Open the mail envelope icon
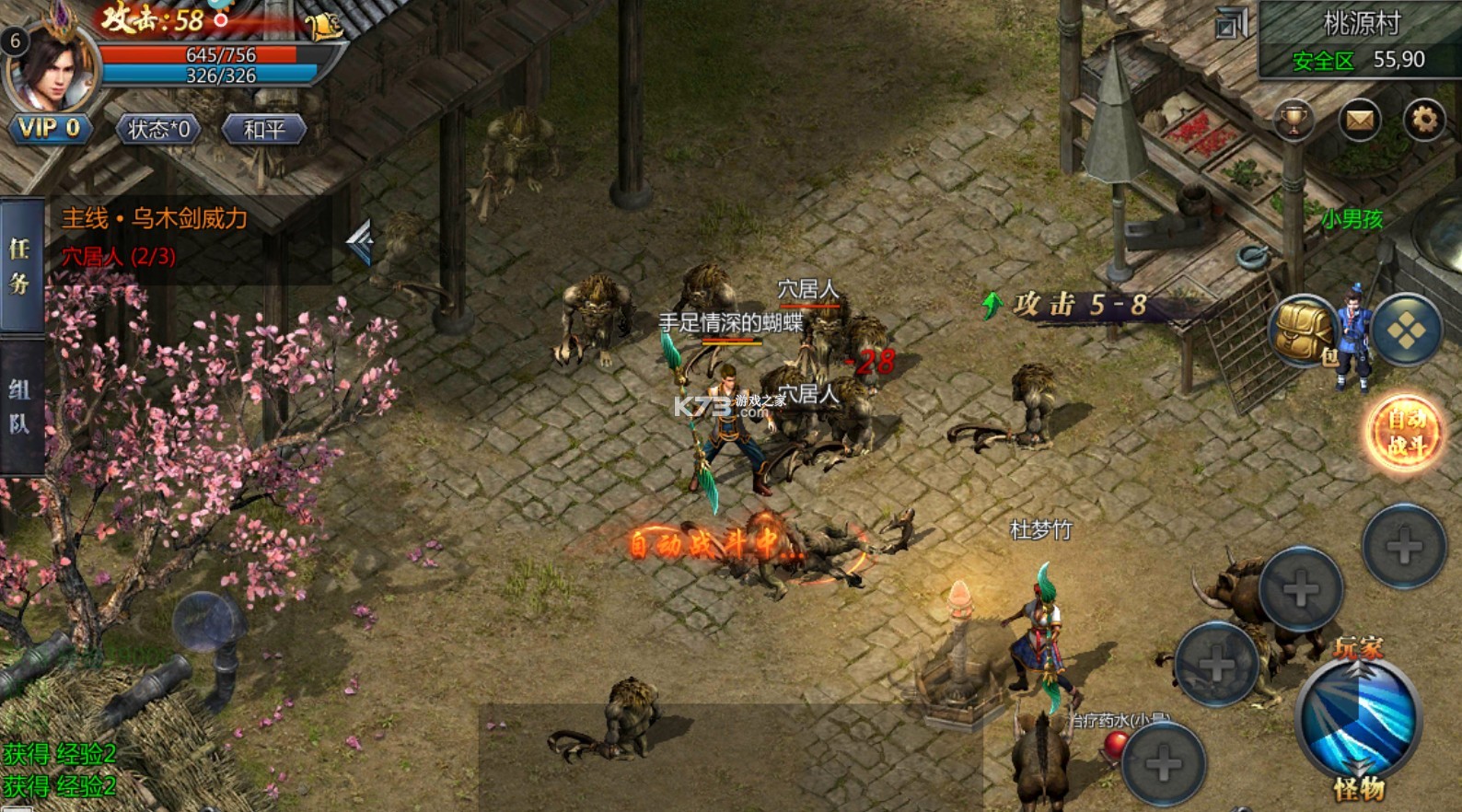This screenshot has width=1462, height=812. (1359, 120)
